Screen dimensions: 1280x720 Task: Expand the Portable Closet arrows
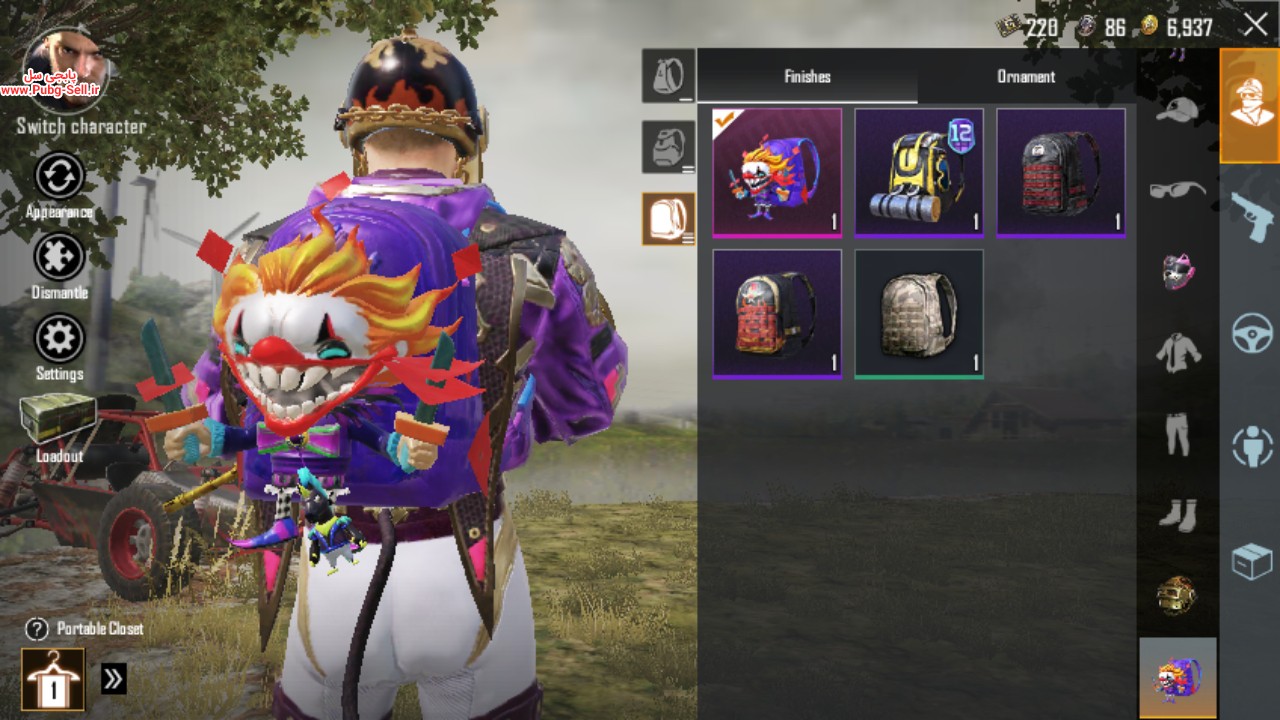(x=114, y=680)
